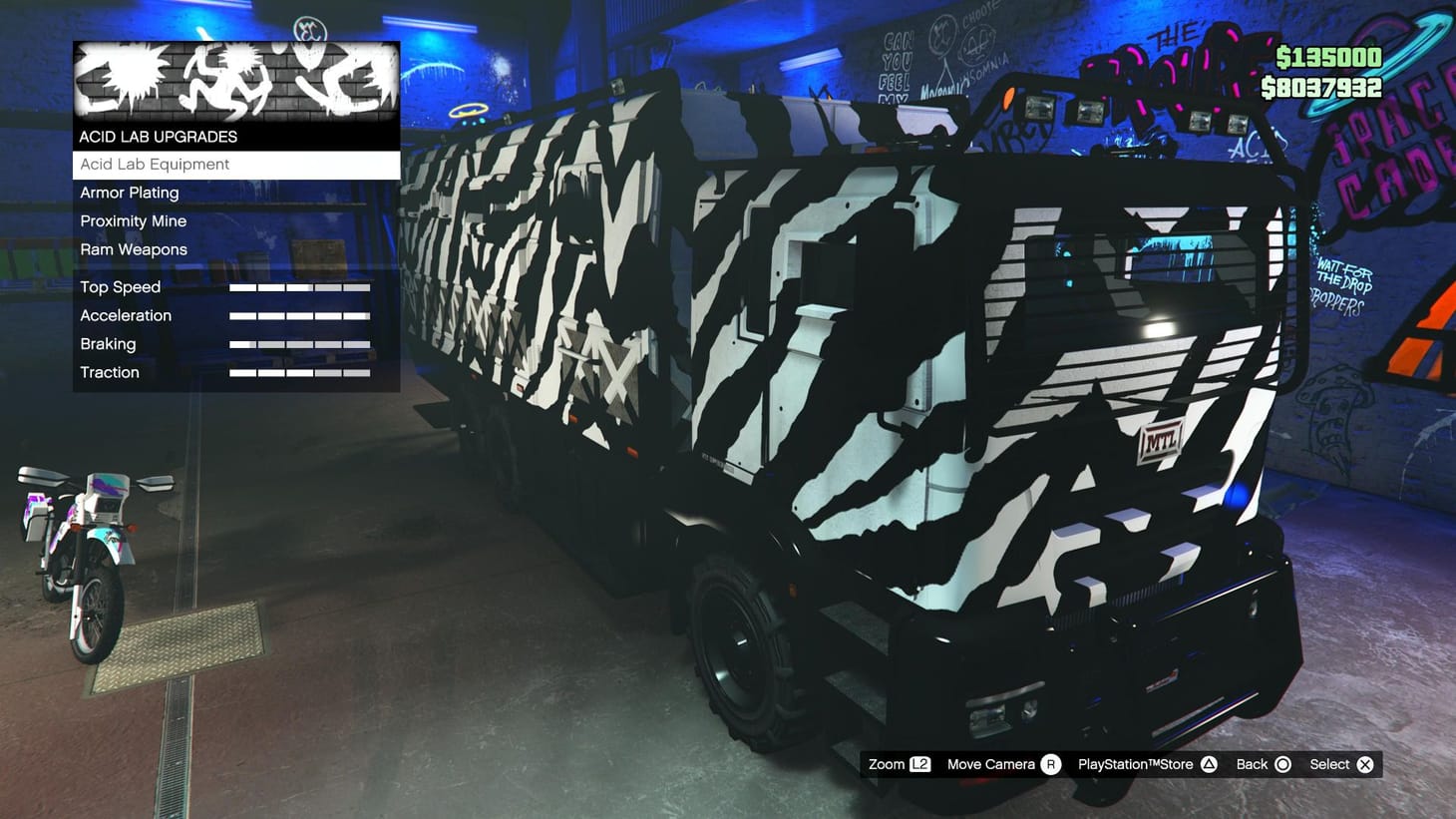The width and height of the screenshot is (1456, 819).
Task: Open PlayStation Store via triangle icon
Action: click(1210, 764)
